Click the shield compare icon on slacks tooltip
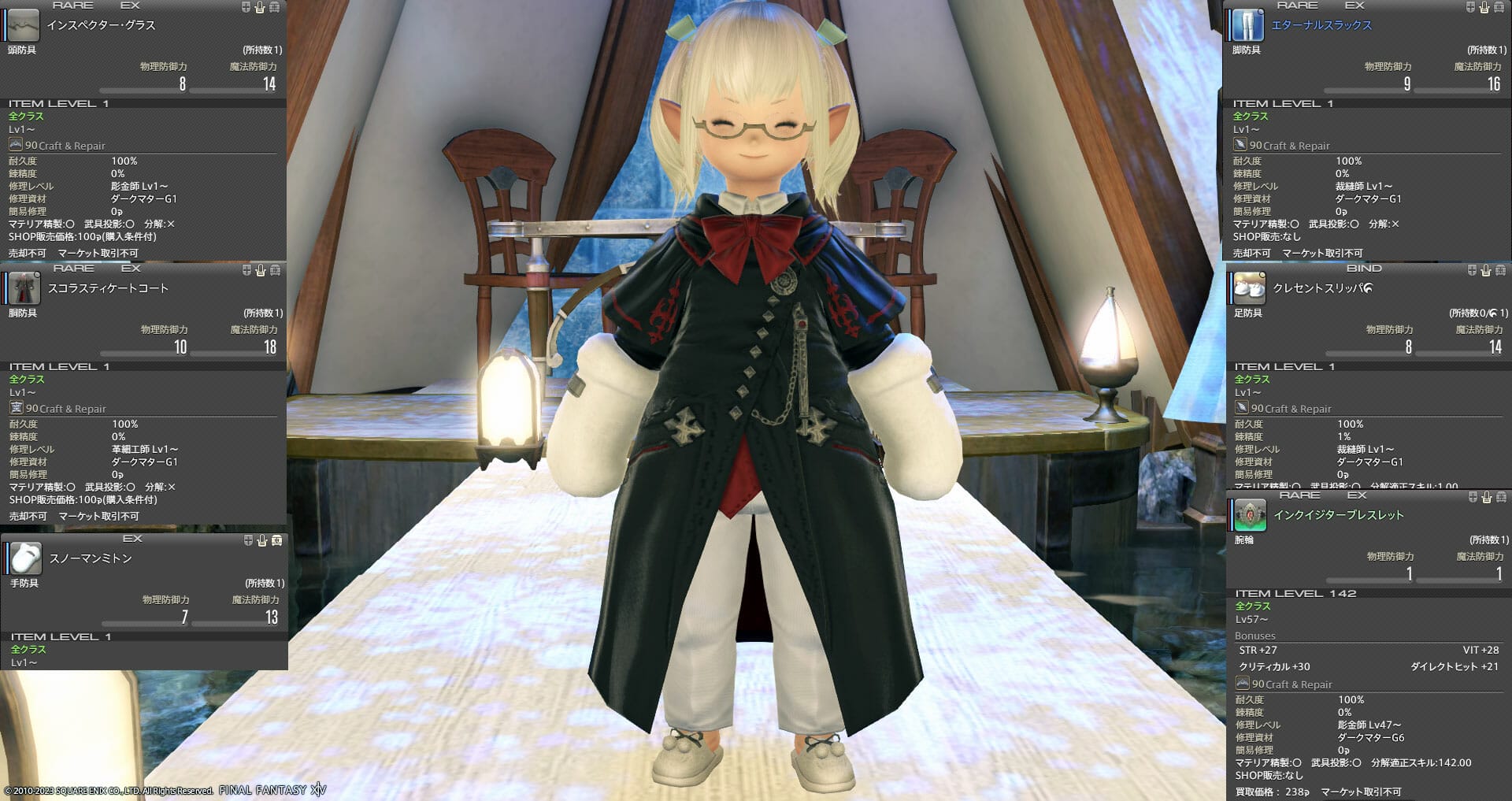 [x=1469, y=9]
